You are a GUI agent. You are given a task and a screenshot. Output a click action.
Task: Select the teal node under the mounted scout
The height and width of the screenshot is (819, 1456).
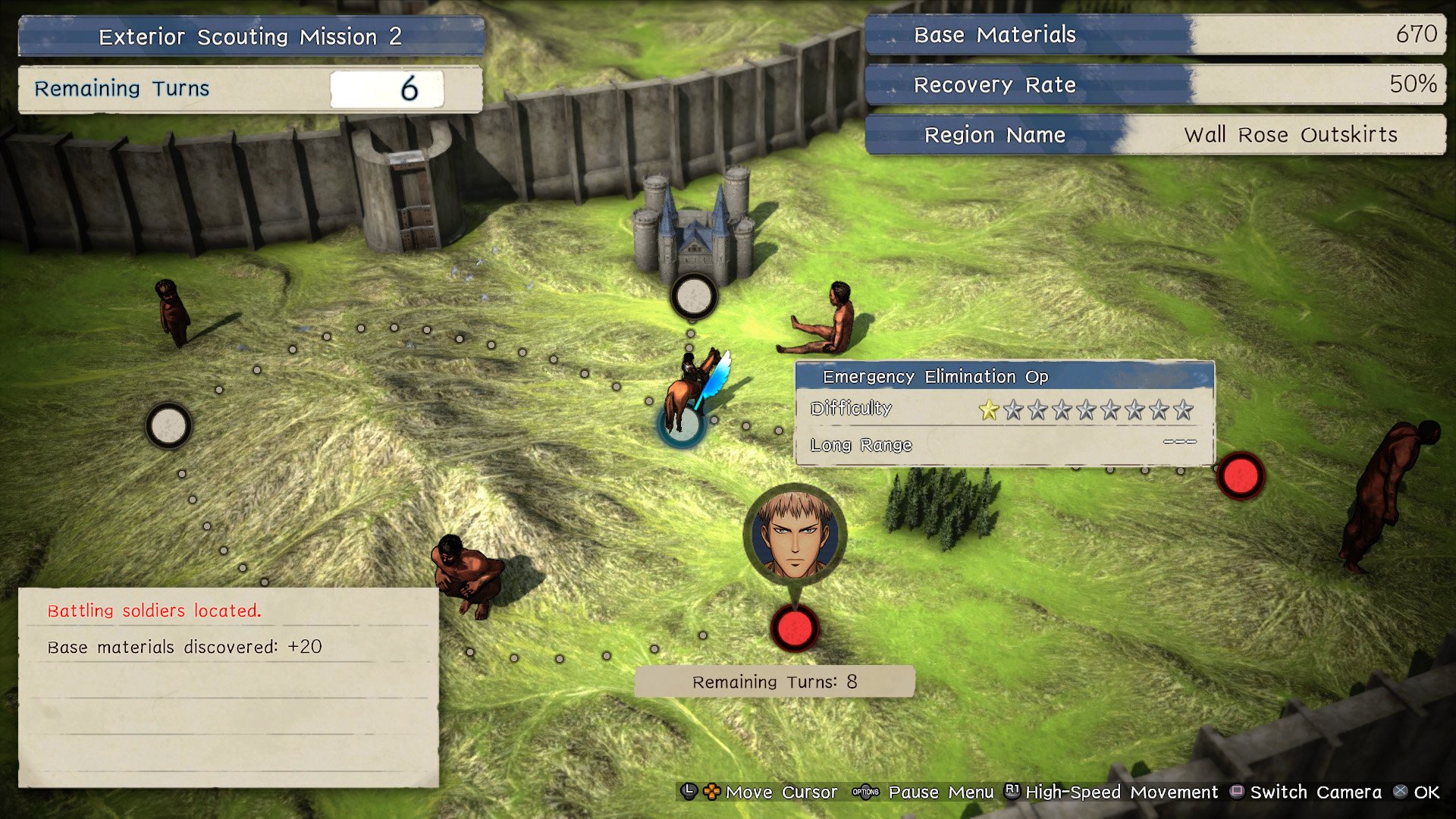point(682,426)
